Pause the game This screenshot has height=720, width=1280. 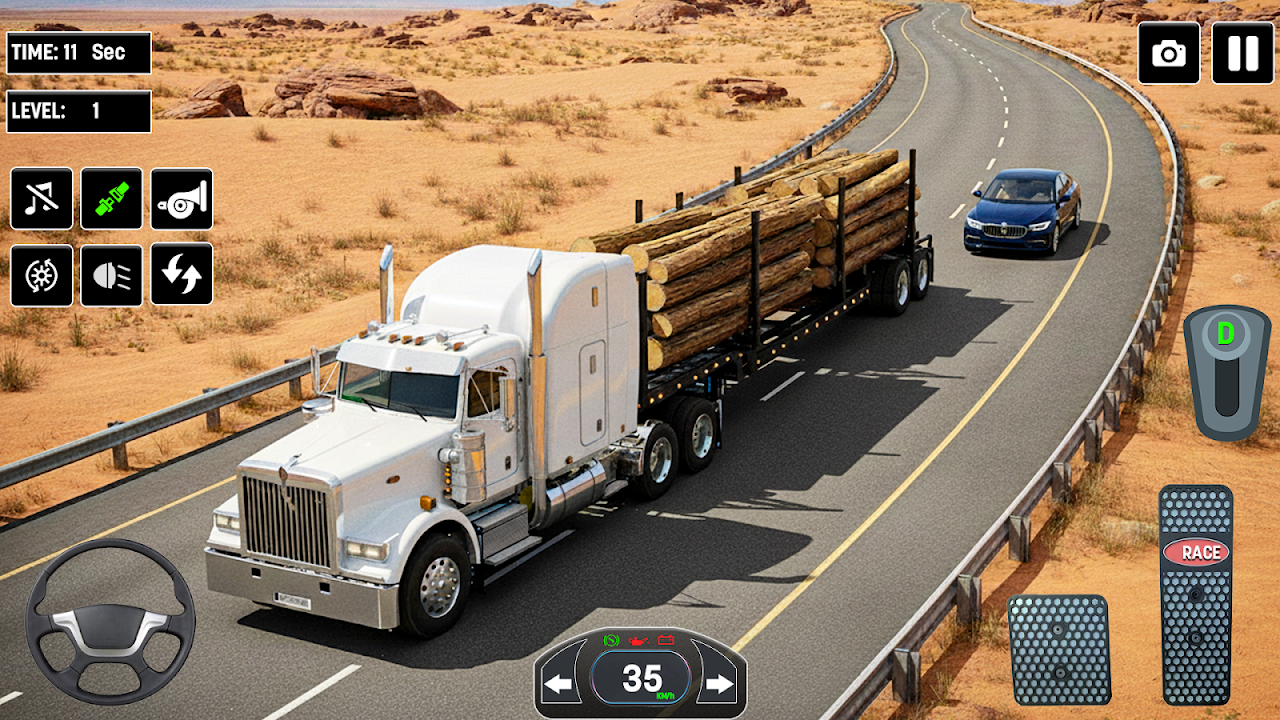(1243, 53)
